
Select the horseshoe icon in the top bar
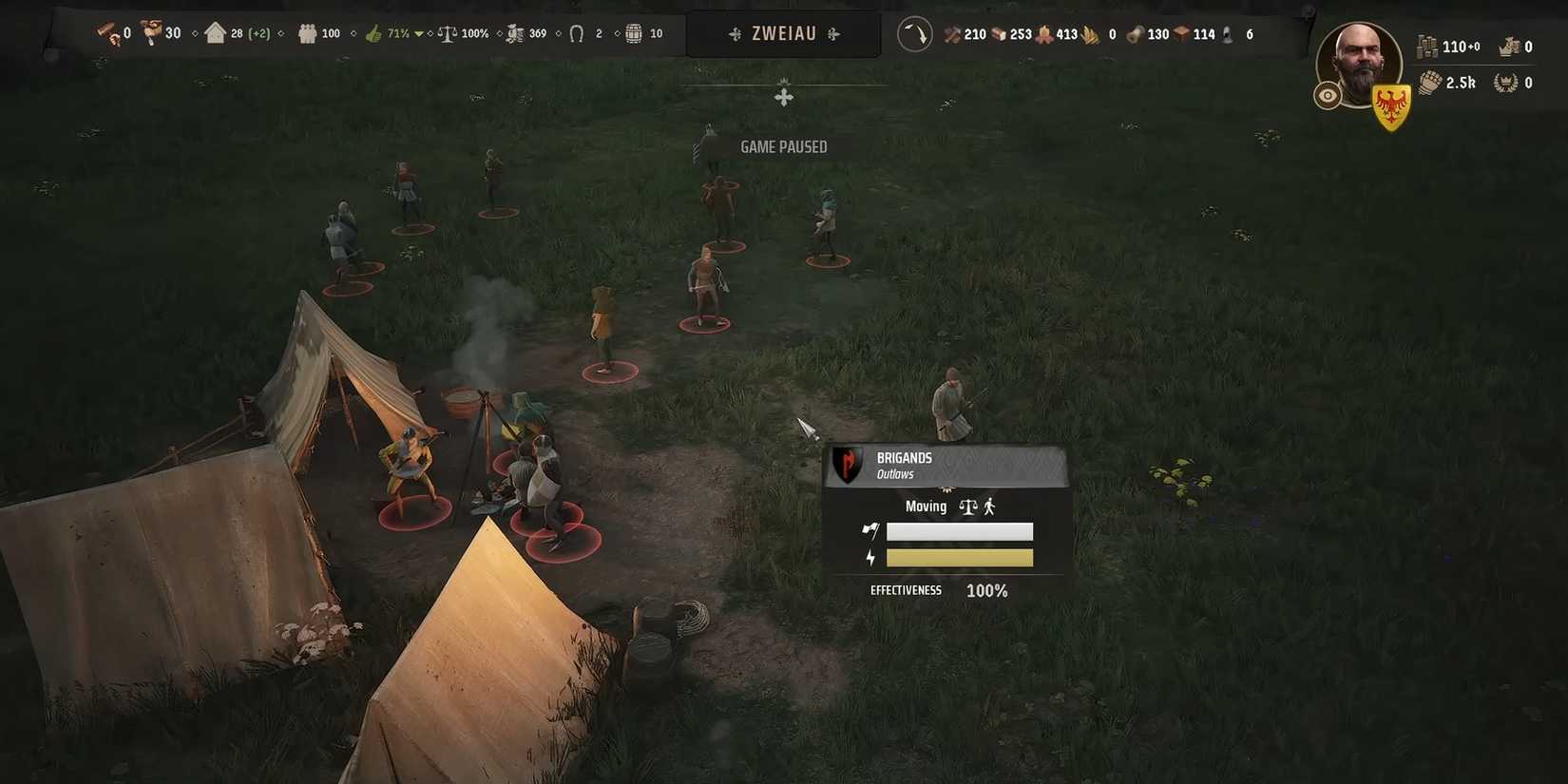pyautogui.click(x=578, y=33)
